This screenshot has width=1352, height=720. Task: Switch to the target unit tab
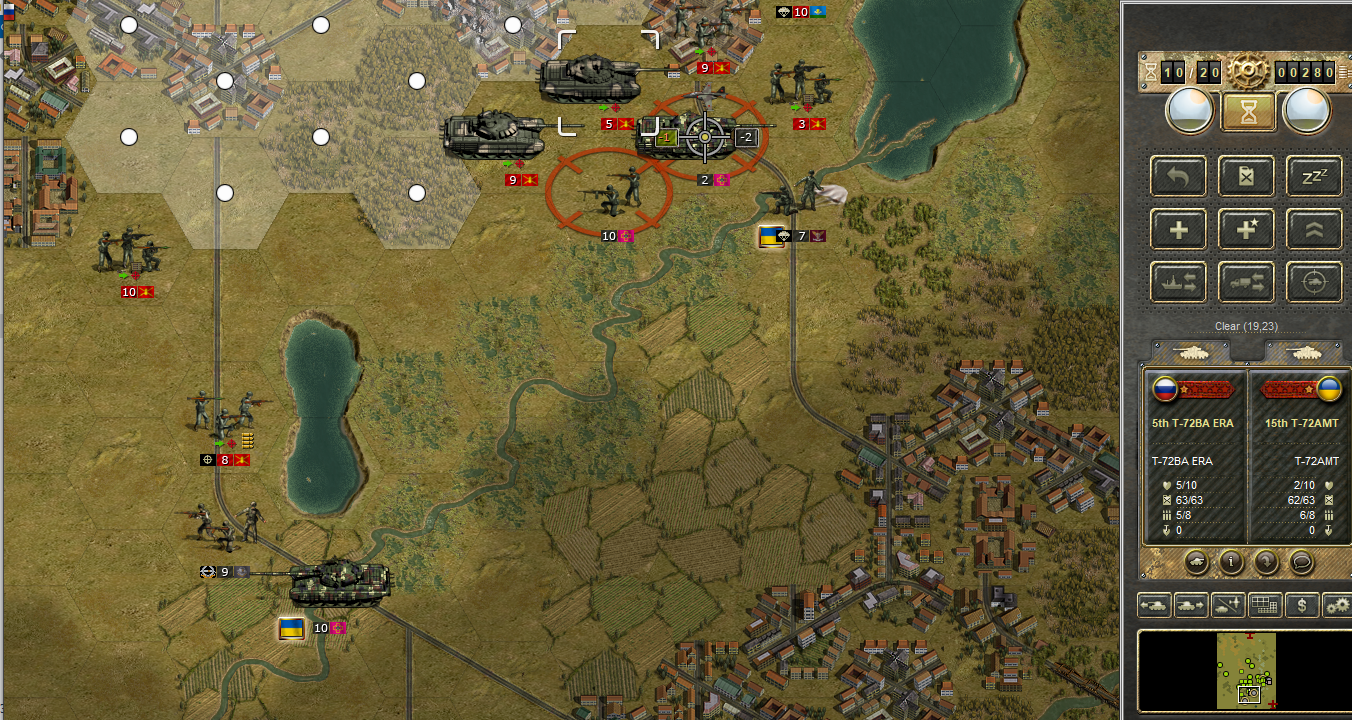click(x=1305, y=352)
